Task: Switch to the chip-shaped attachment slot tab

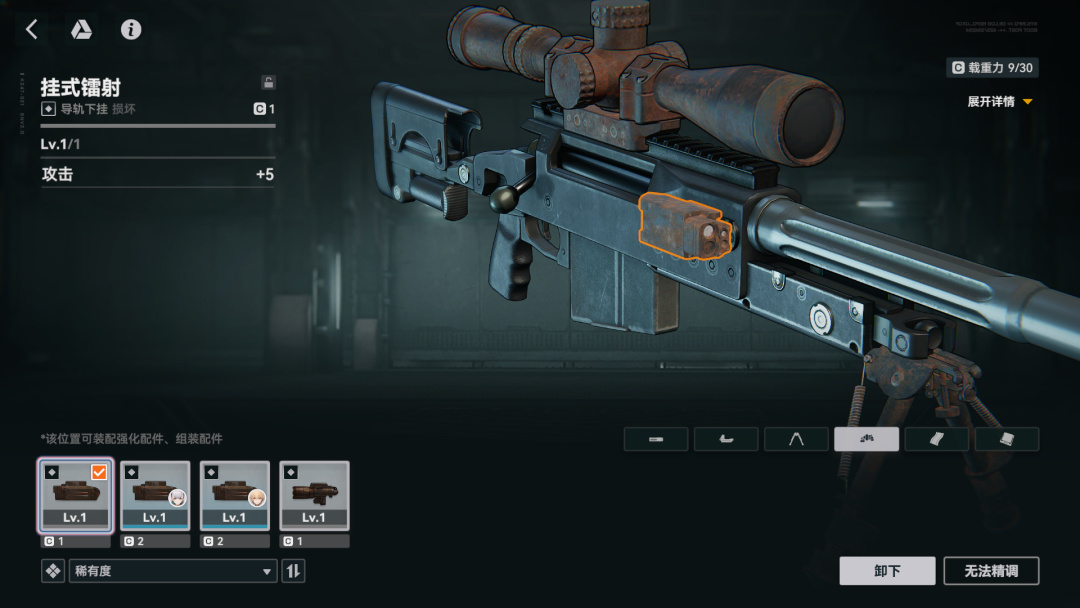Action: (x=1007, y=439)
